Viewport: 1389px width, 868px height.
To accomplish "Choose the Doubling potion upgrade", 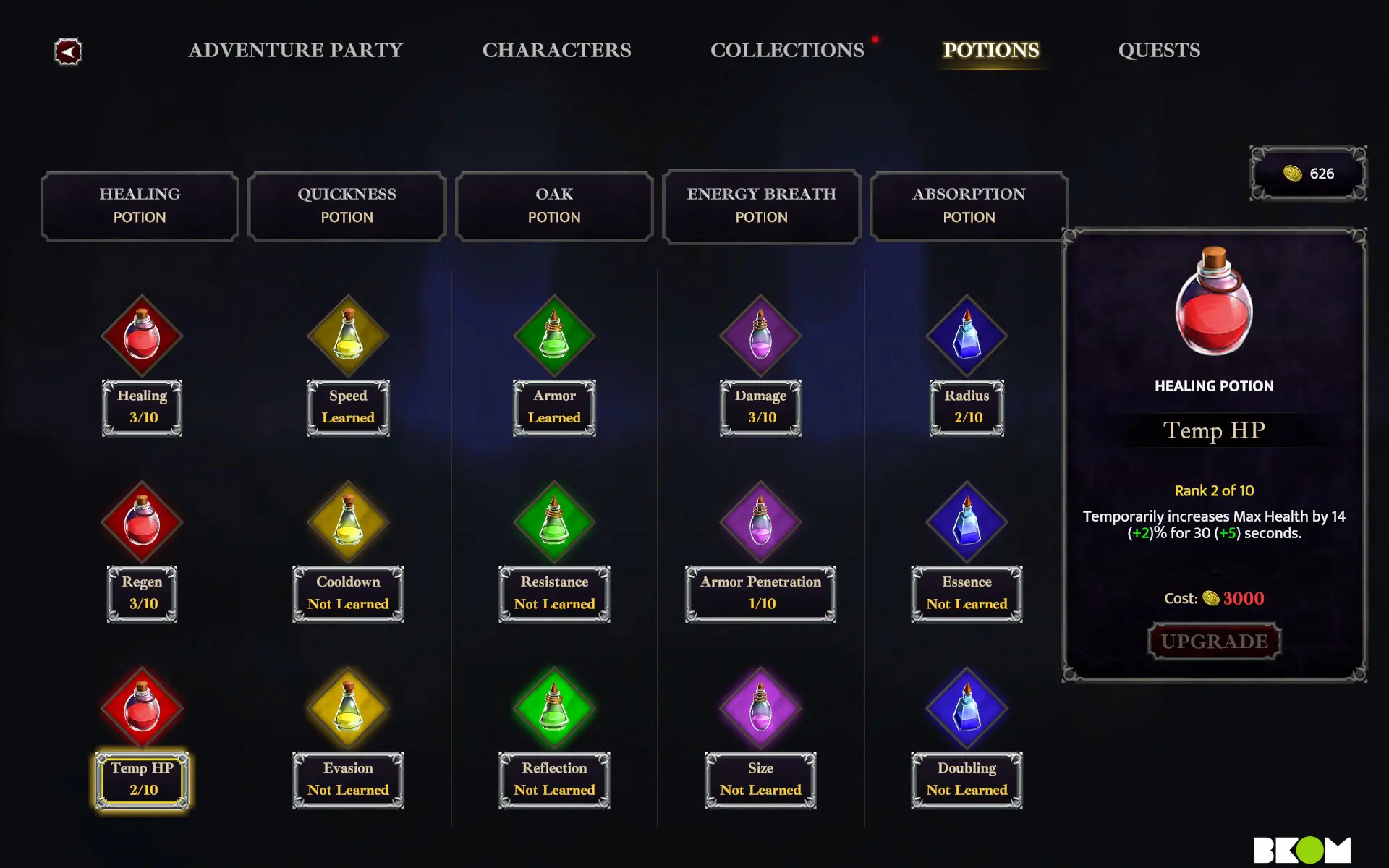I will [967, 708].
